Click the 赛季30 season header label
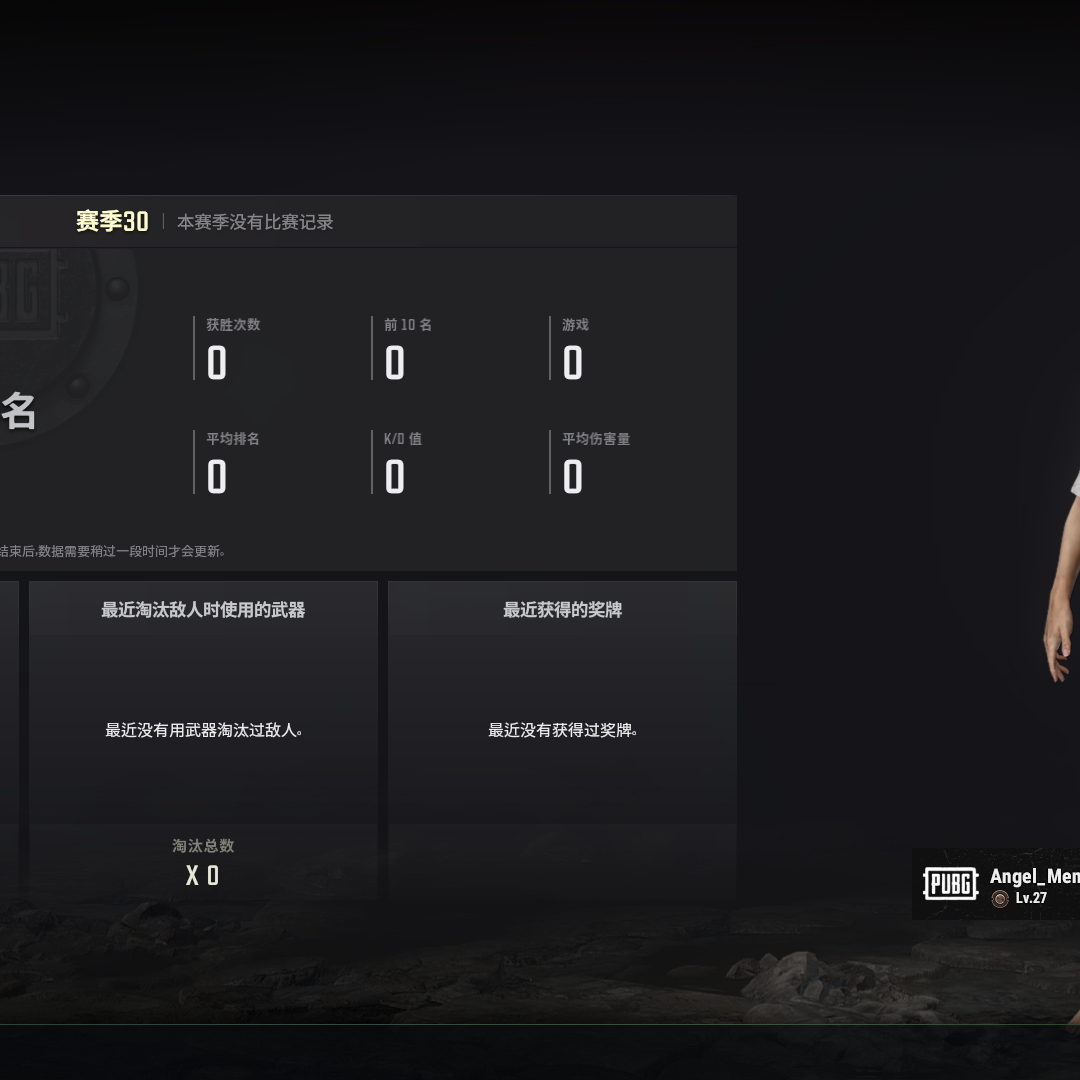1080x1080 pixels. (112, 222)
